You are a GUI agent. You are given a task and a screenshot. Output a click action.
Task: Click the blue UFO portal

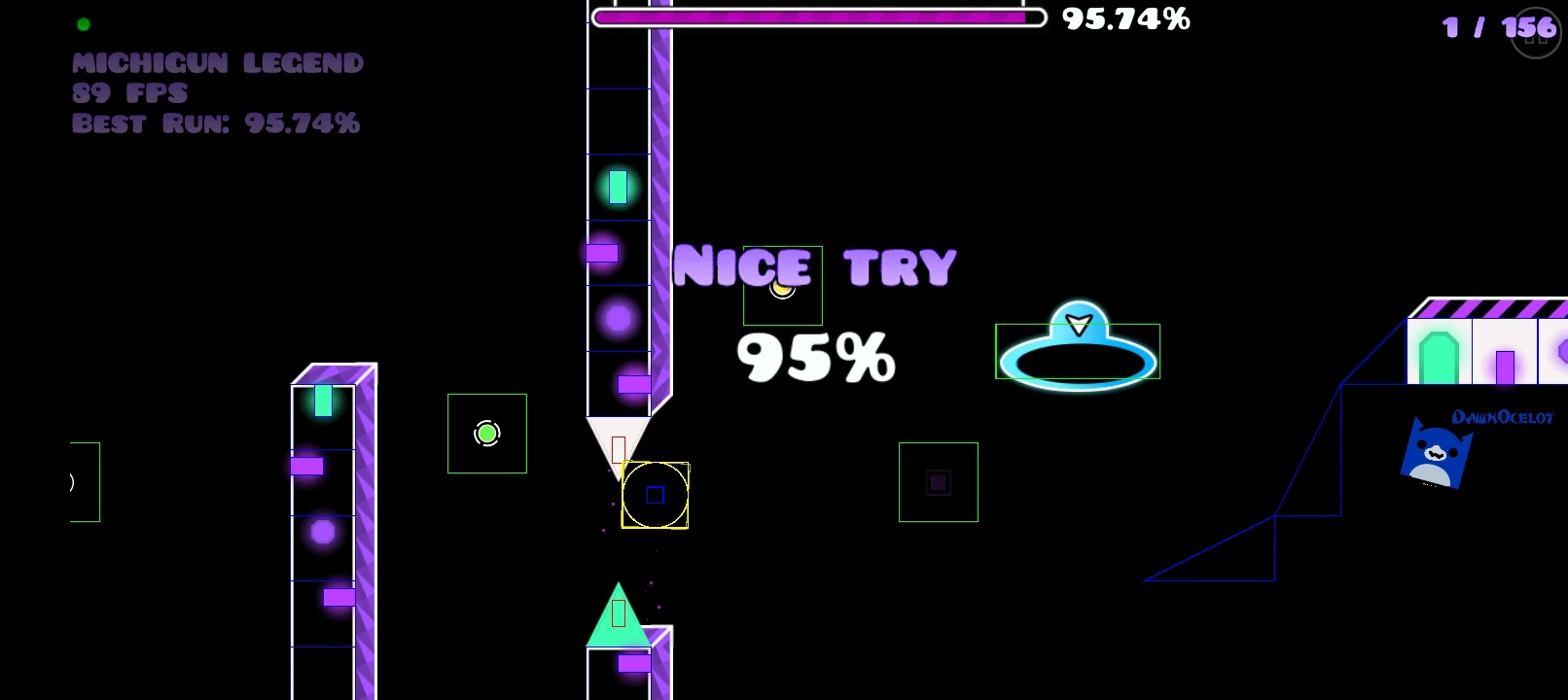[x=1078, y=350]
